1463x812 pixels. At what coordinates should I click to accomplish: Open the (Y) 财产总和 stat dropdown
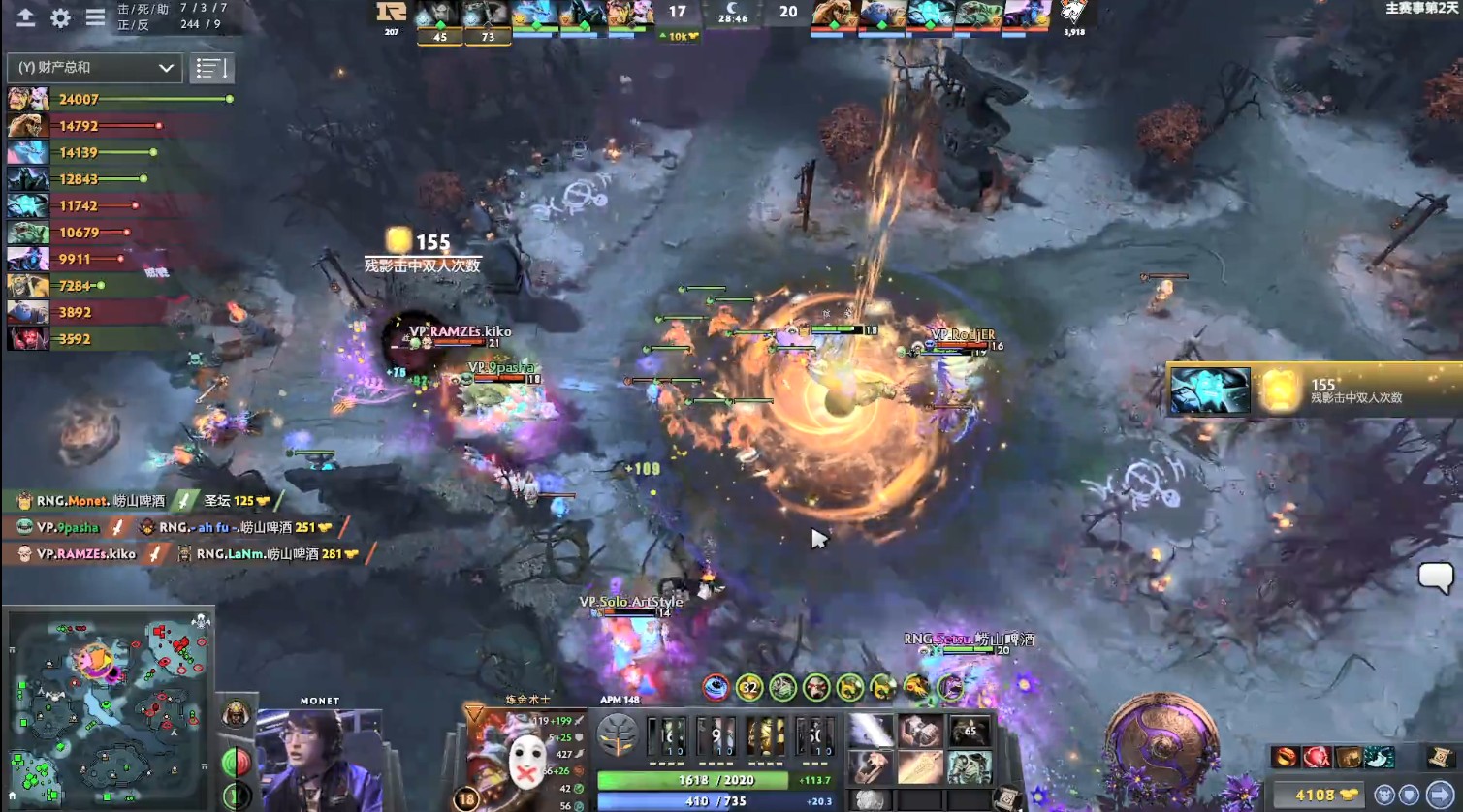tap(92, 68)
